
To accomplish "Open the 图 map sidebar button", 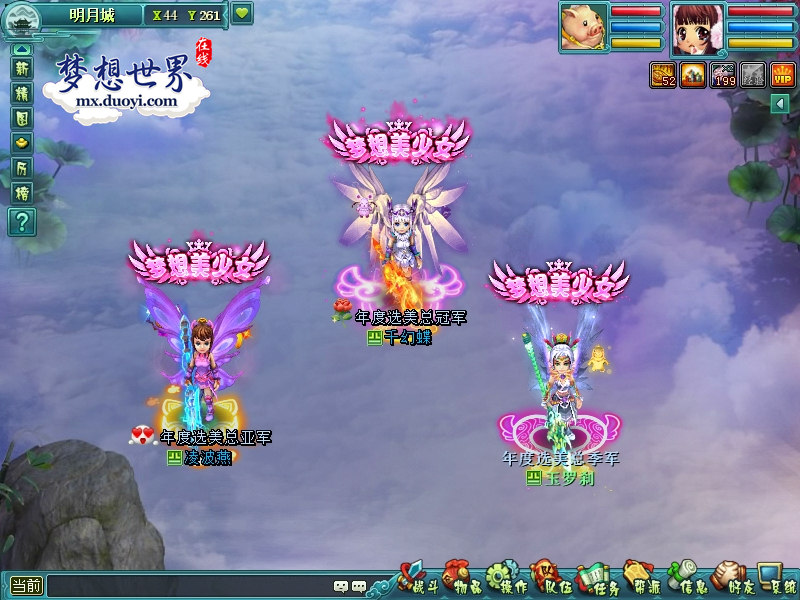I will click(22, 118).
